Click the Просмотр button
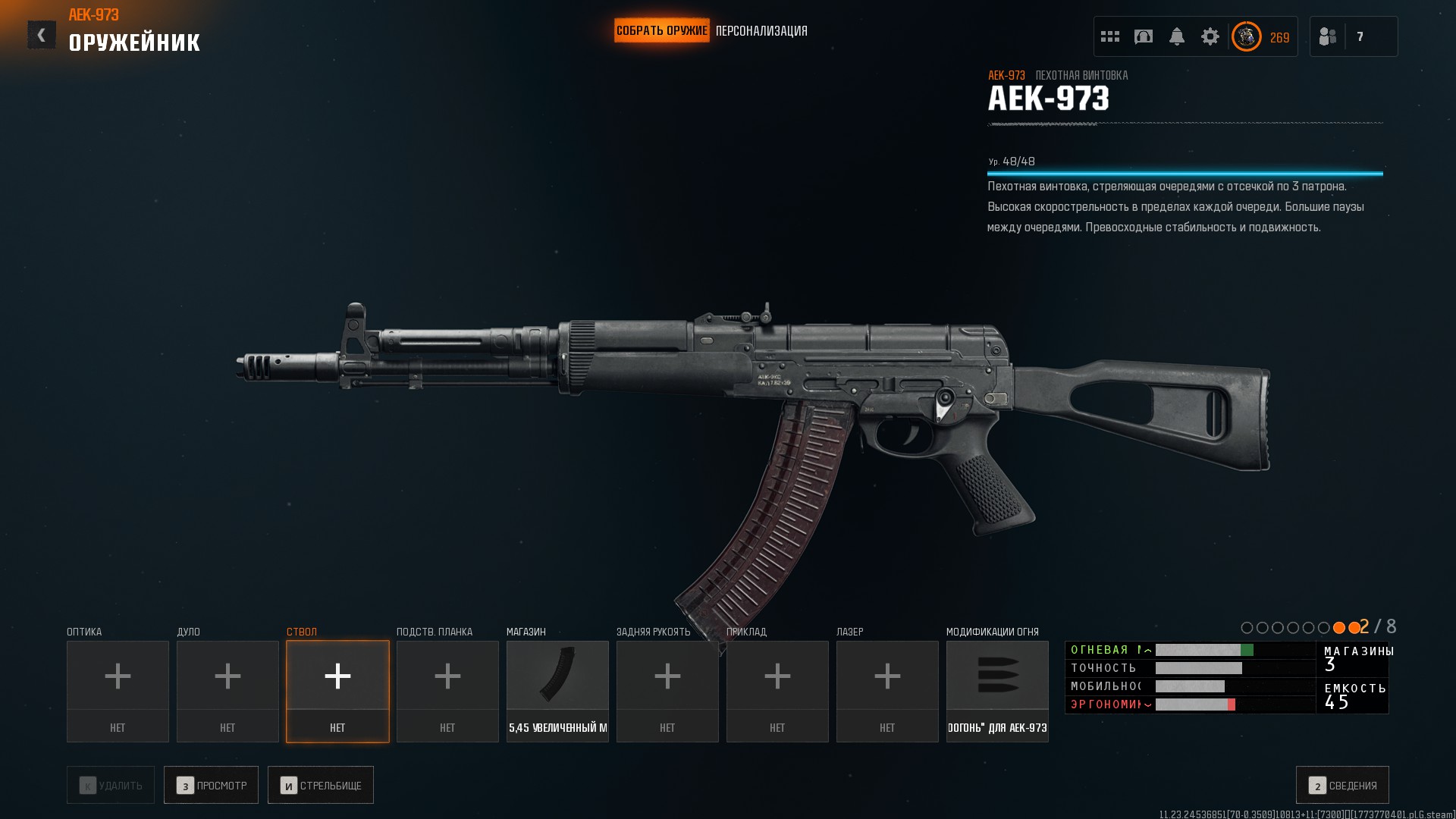This screenshot has width=1456, height=819. (211, 785)
